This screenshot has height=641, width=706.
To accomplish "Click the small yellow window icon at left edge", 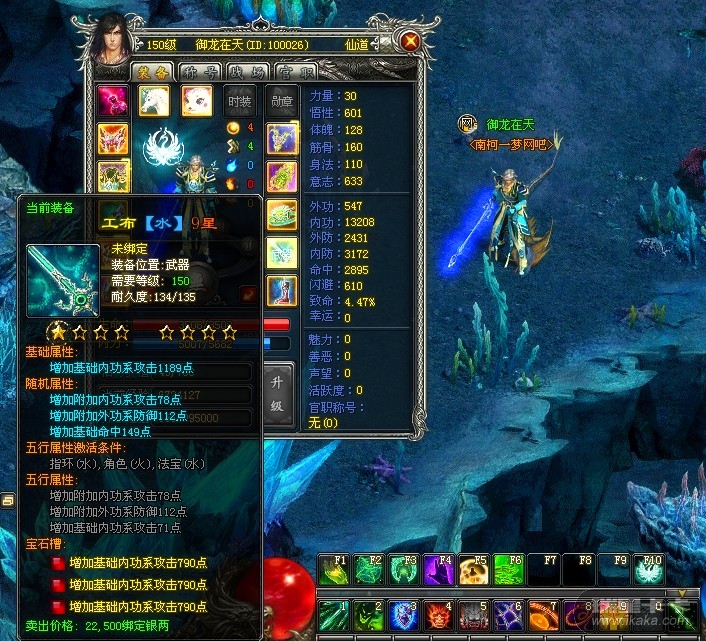I will click(8, 499).
